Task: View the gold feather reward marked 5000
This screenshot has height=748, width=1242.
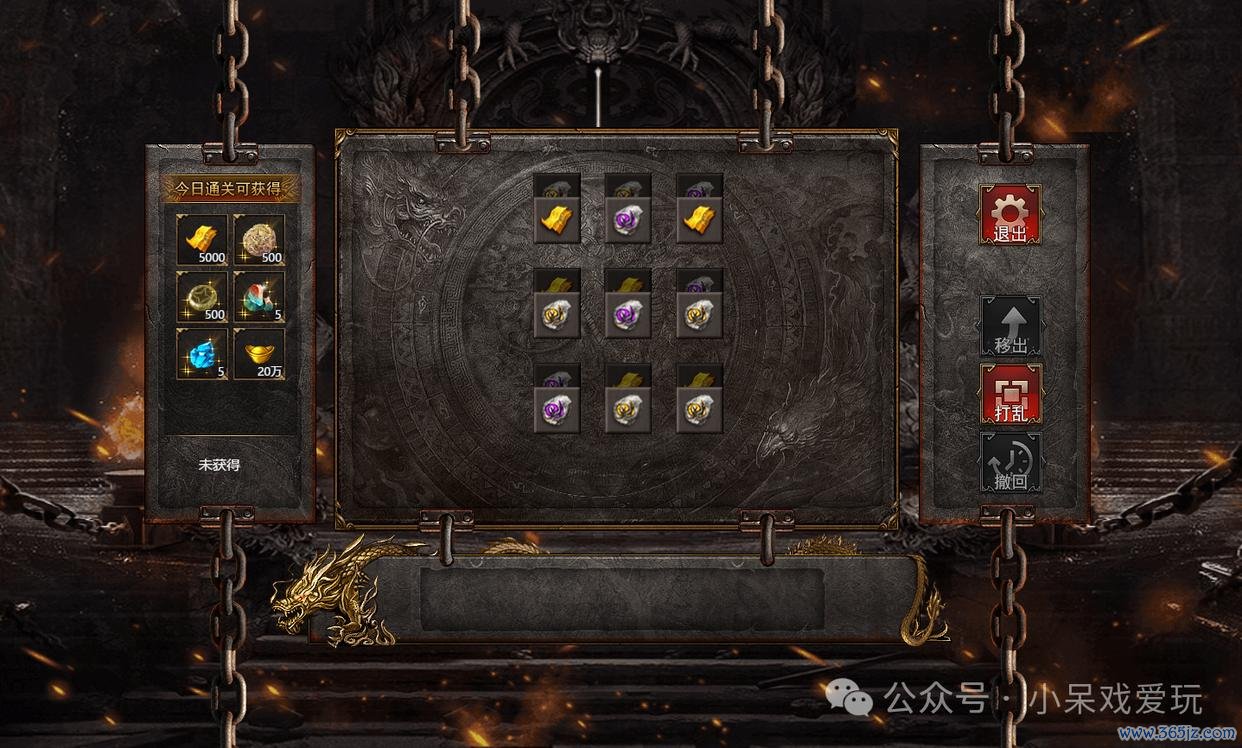Action: (202, 240)
